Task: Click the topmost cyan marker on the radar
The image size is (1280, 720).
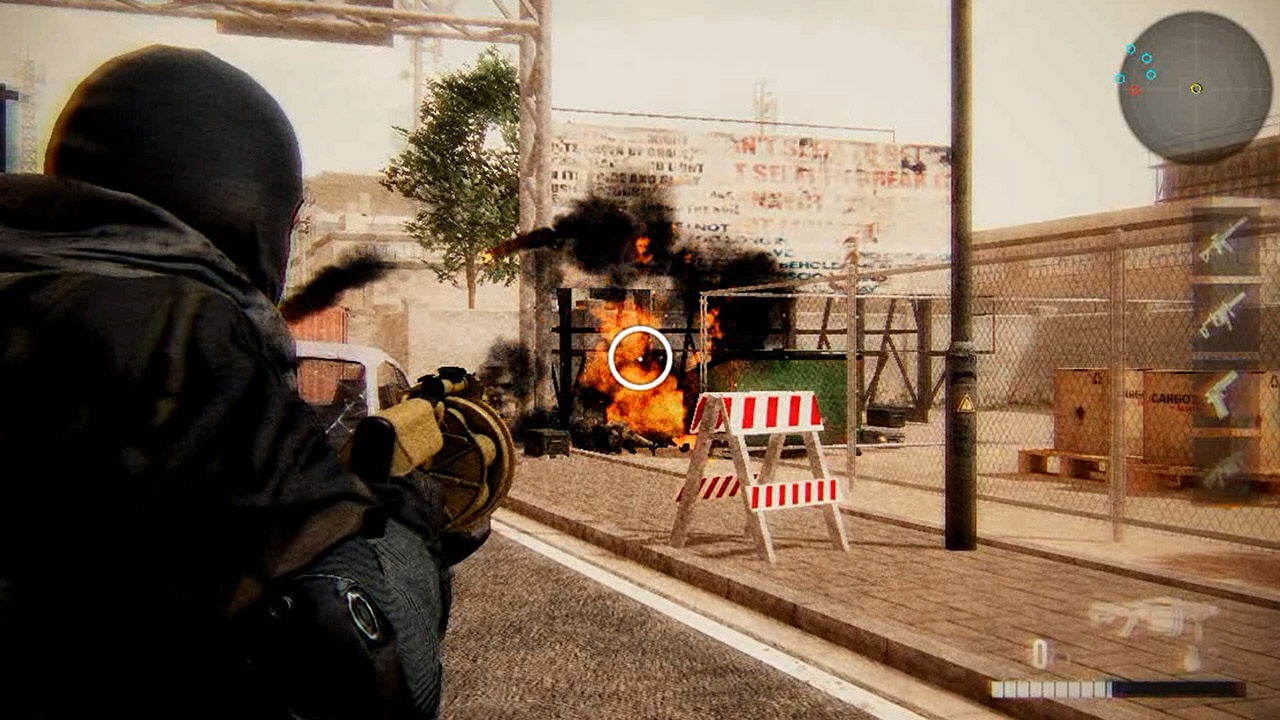Action: pyautogui.click(x=1130, y=48)
